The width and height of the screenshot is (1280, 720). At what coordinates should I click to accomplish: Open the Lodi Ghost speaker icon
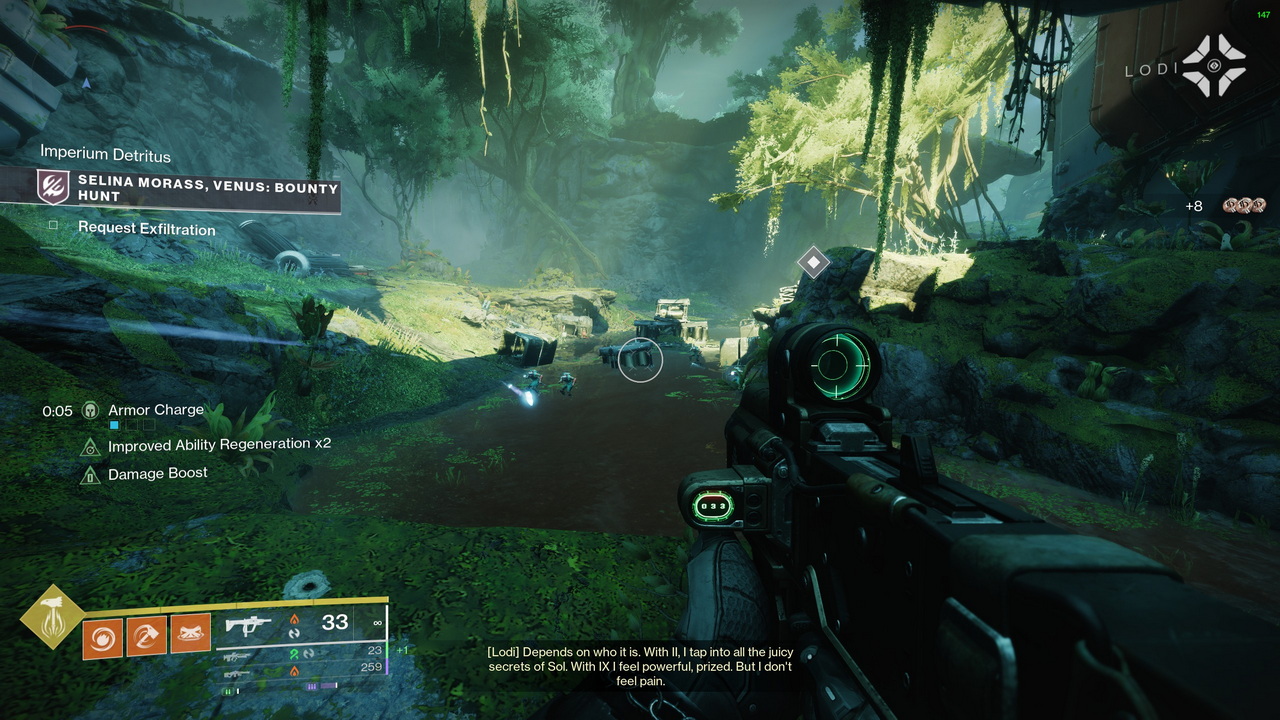point(1214,66)
